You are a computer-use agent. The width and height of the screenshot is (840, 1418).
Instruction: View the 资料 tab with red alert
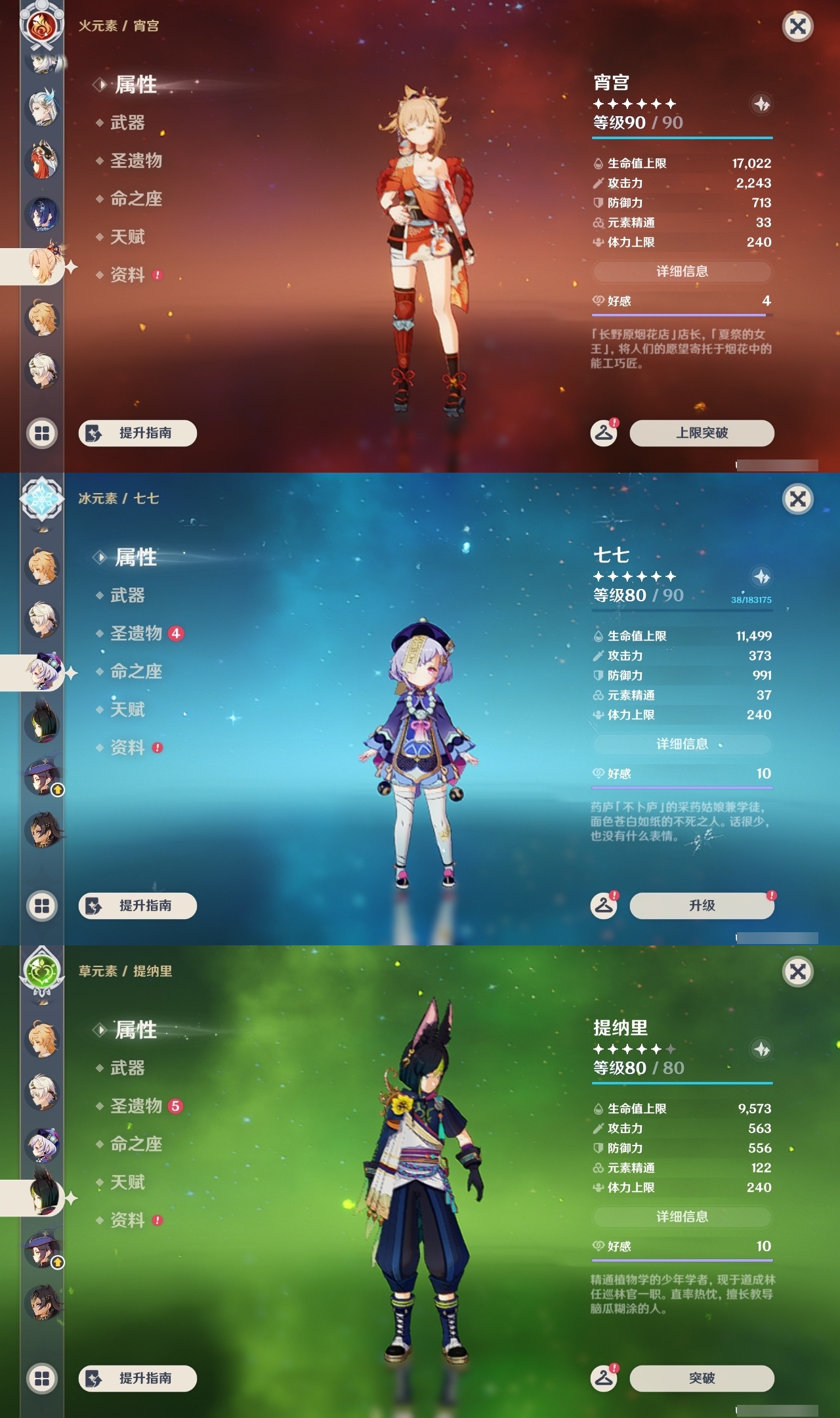127,275
